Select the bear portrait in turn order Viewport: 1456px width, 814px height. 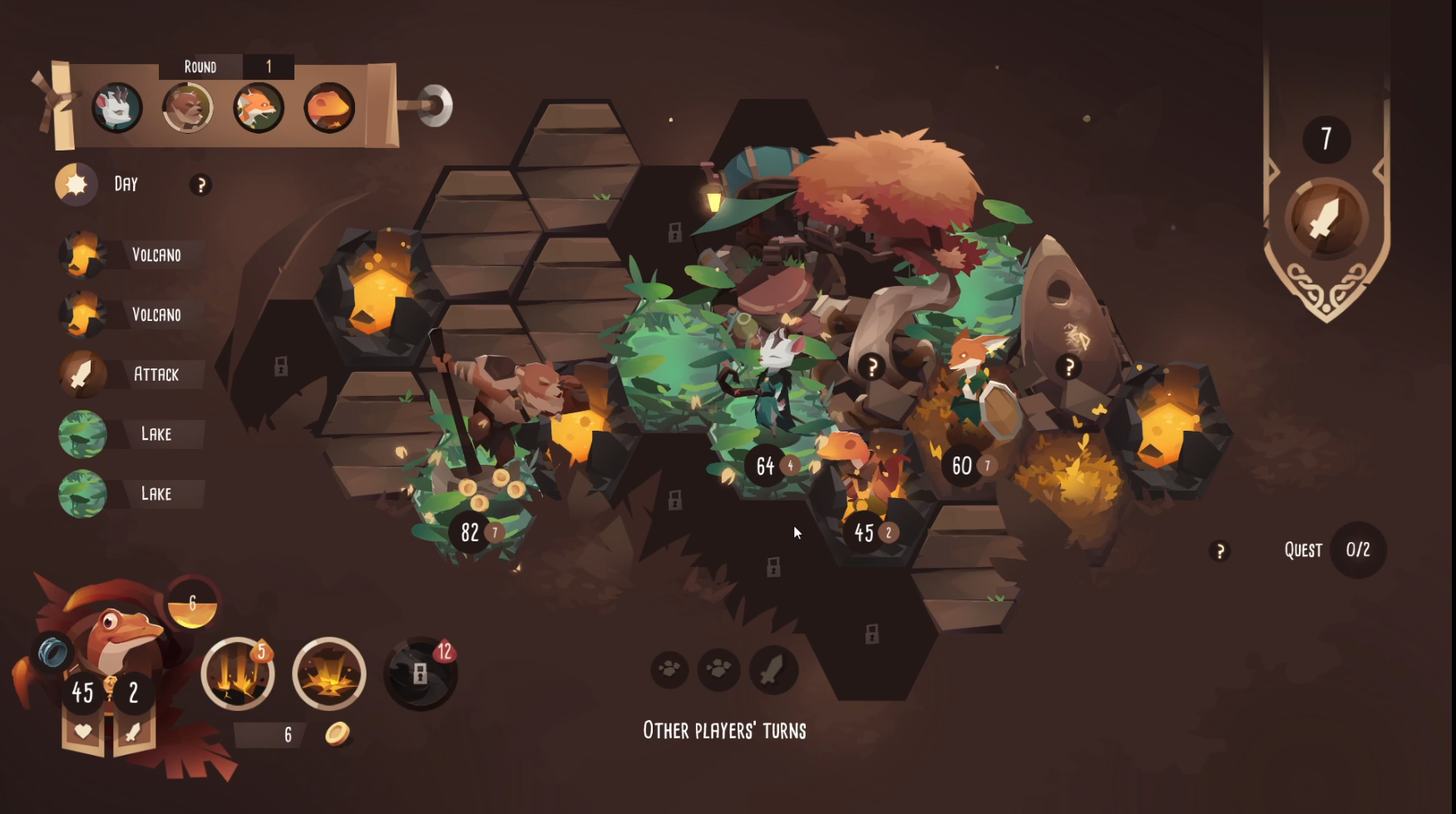[188, 107]
